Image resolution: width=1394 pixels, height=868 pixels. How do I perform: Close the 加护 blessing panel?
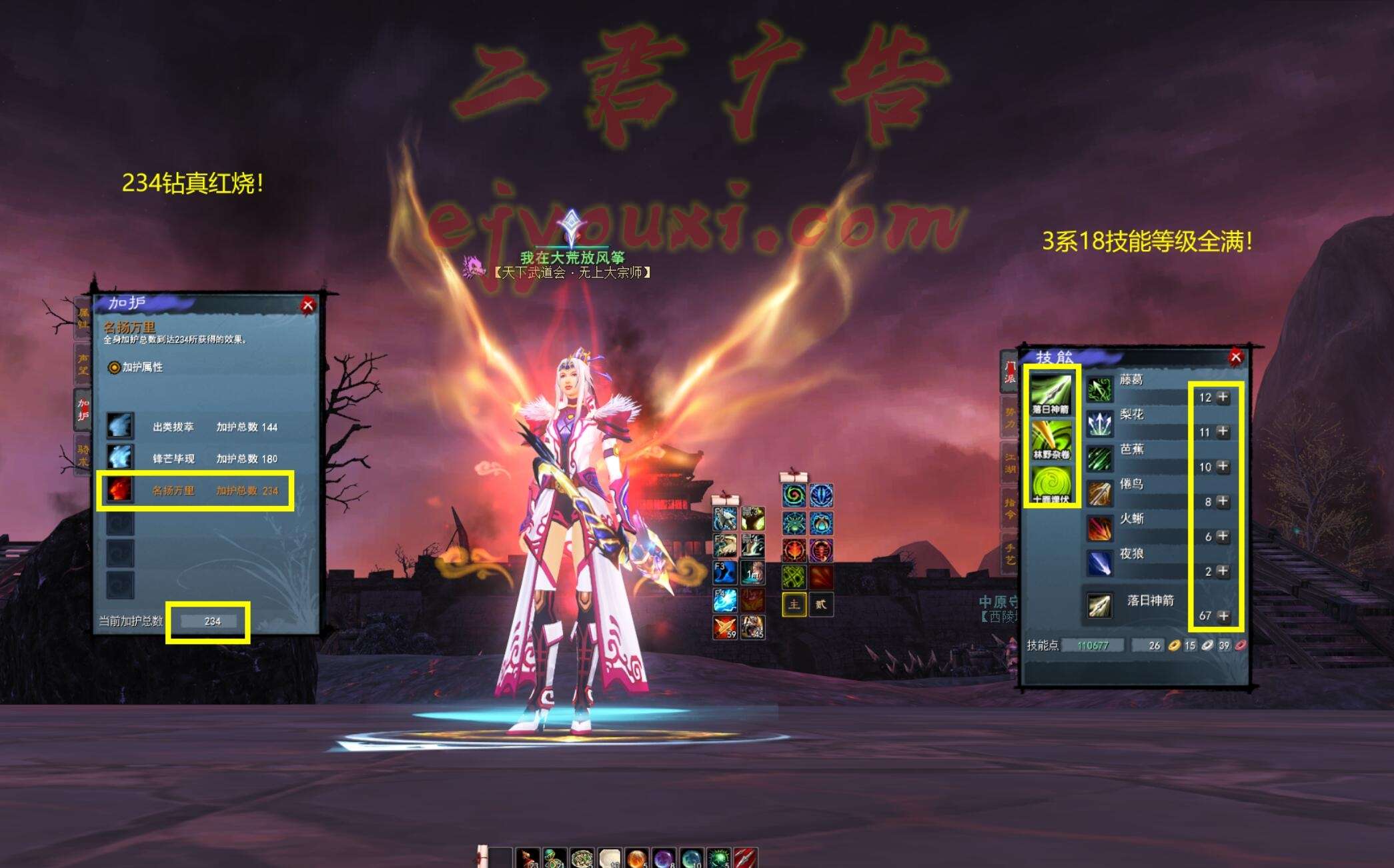pos(307,305)
